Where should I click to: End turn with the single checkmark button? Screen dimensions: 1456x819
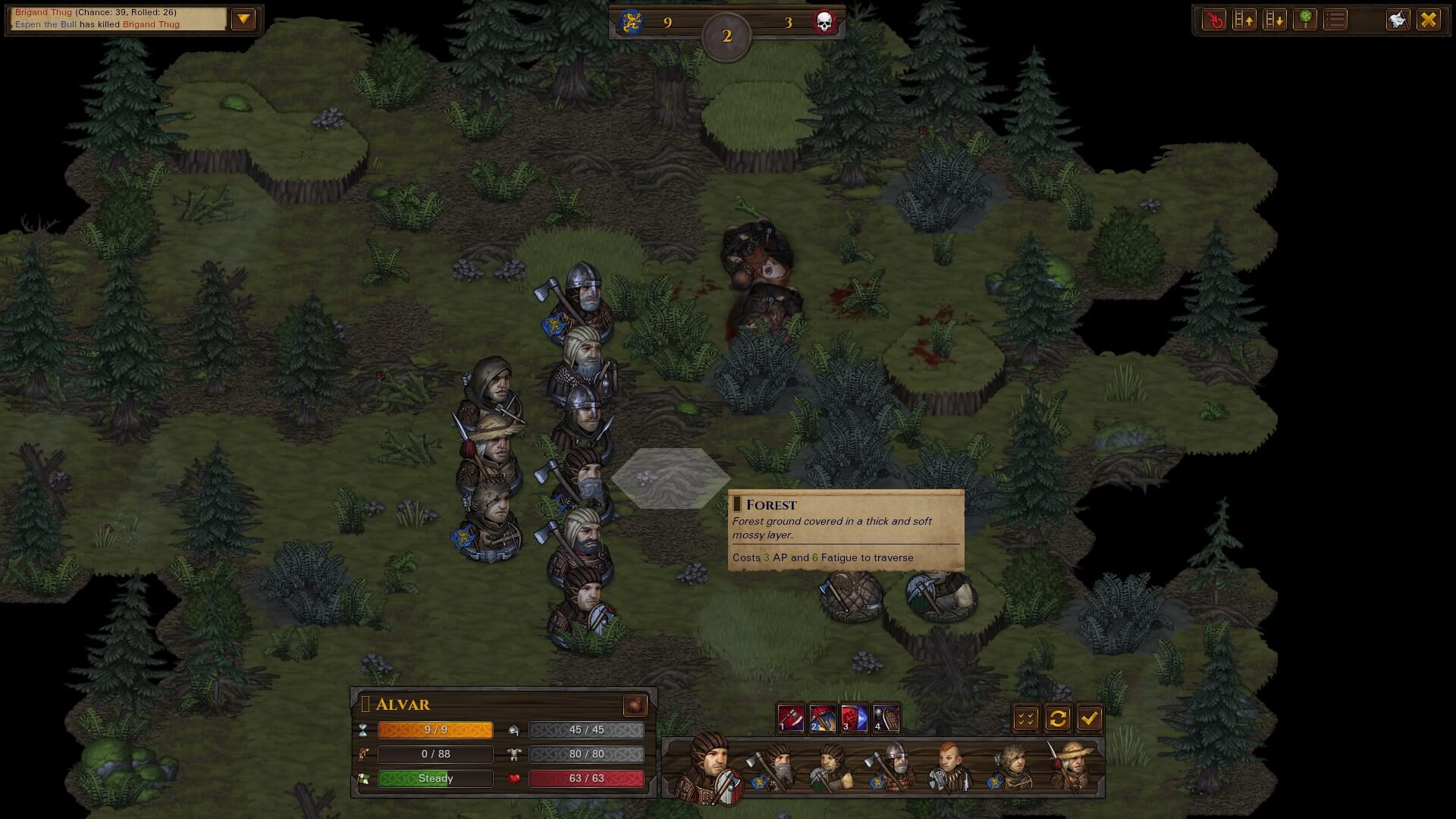[x=1090, y=718]
